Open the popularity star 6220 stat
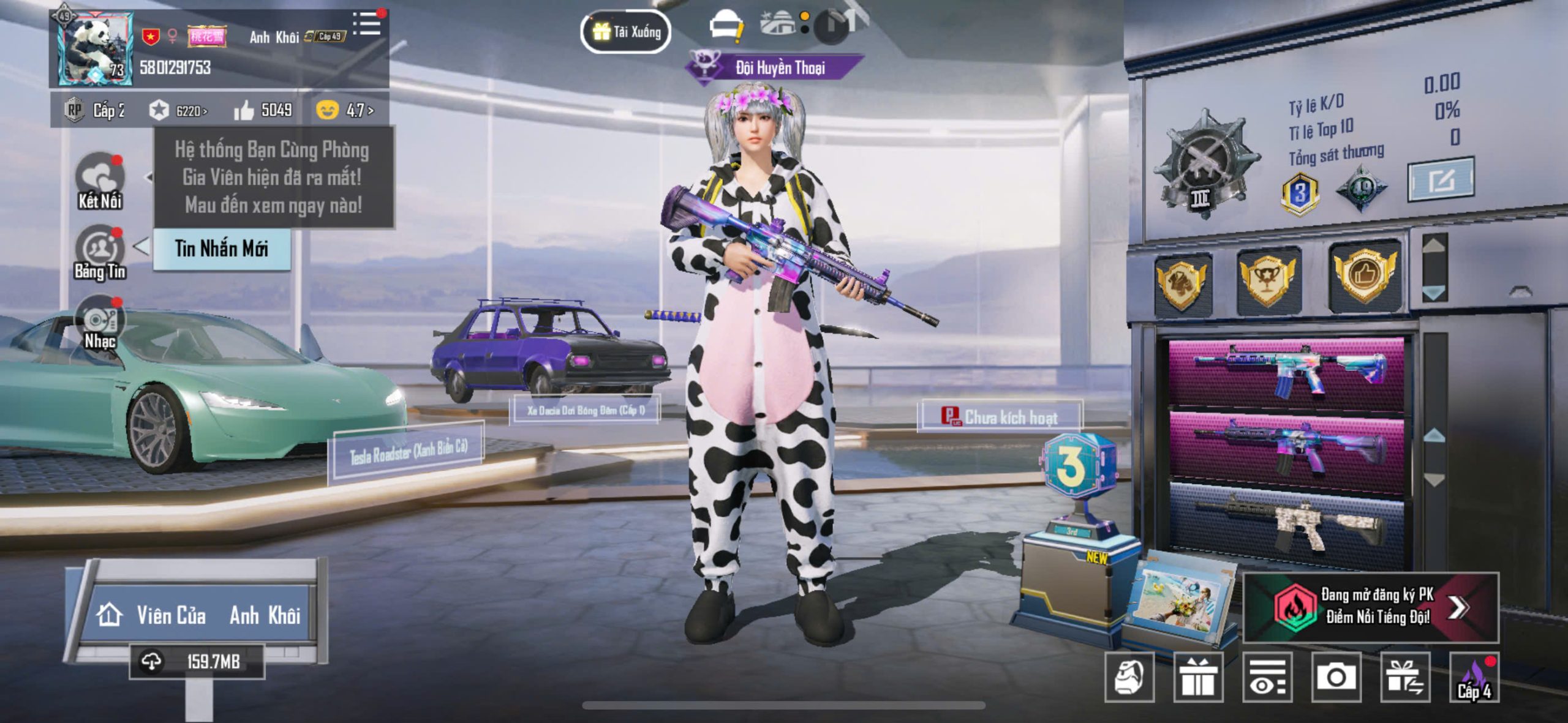Screen dimensions: 1568x723 tap(178, 111)
